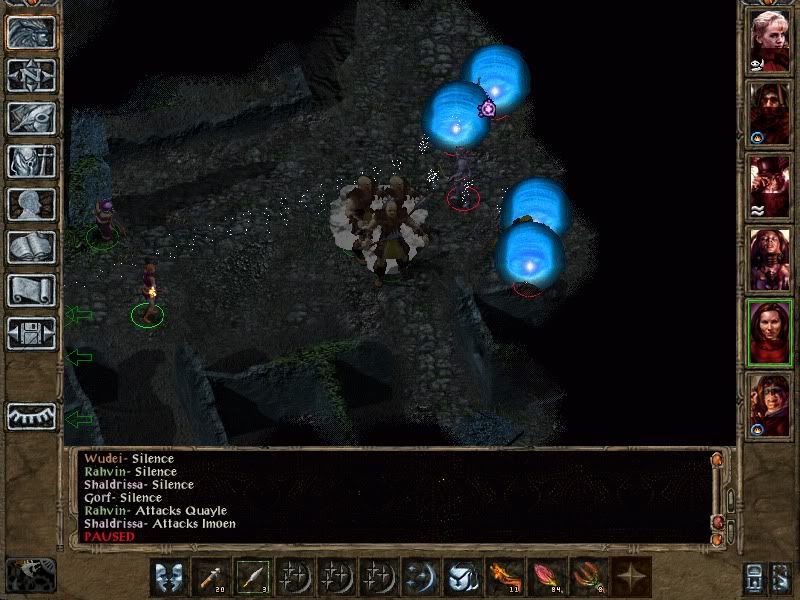Open the options menu floppy disk button
Image resolution: width=800 pixels, height=600 pixels.
click(x=31, y=333)
